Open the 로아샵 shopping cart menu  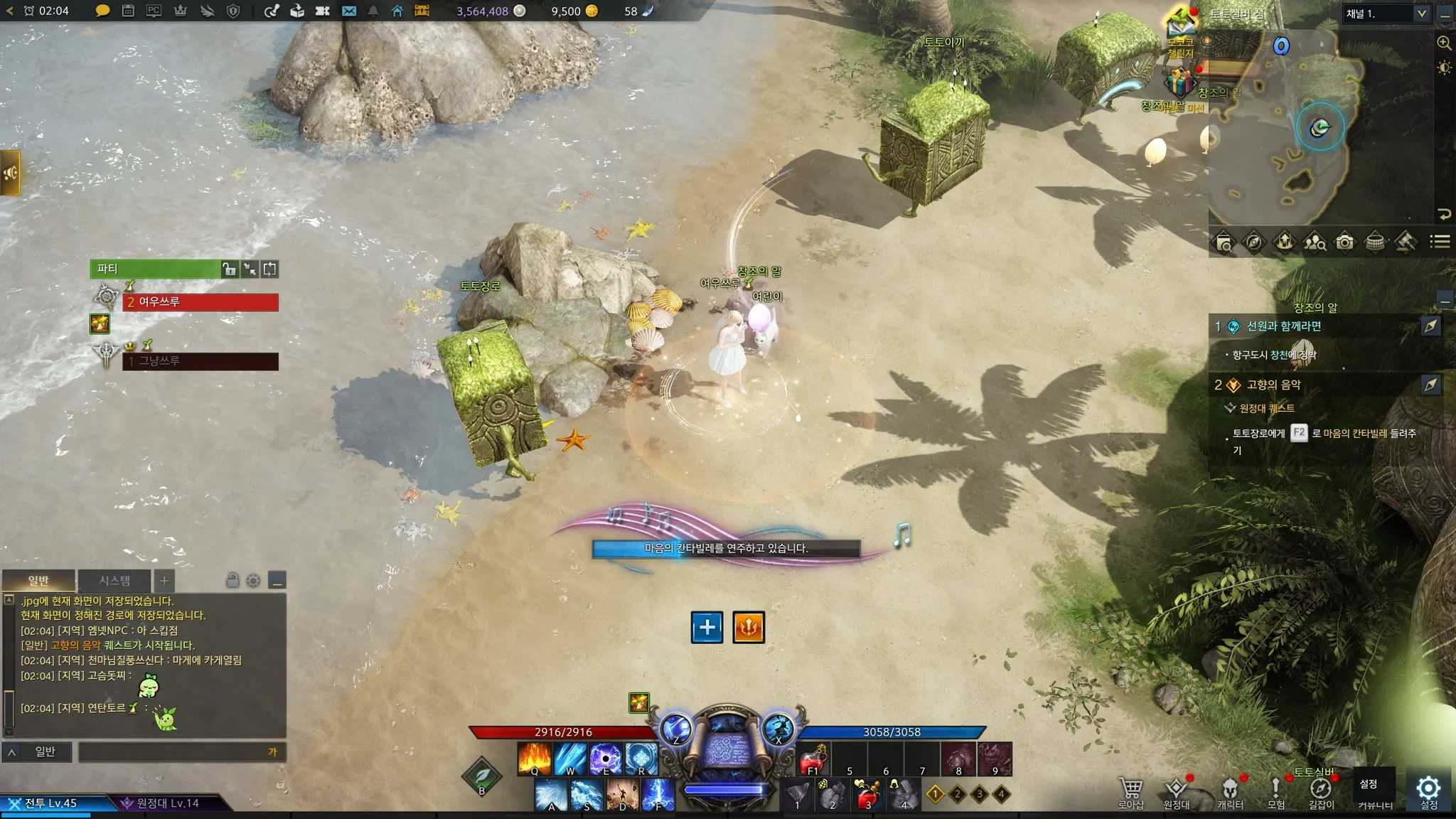[1130, 790]
